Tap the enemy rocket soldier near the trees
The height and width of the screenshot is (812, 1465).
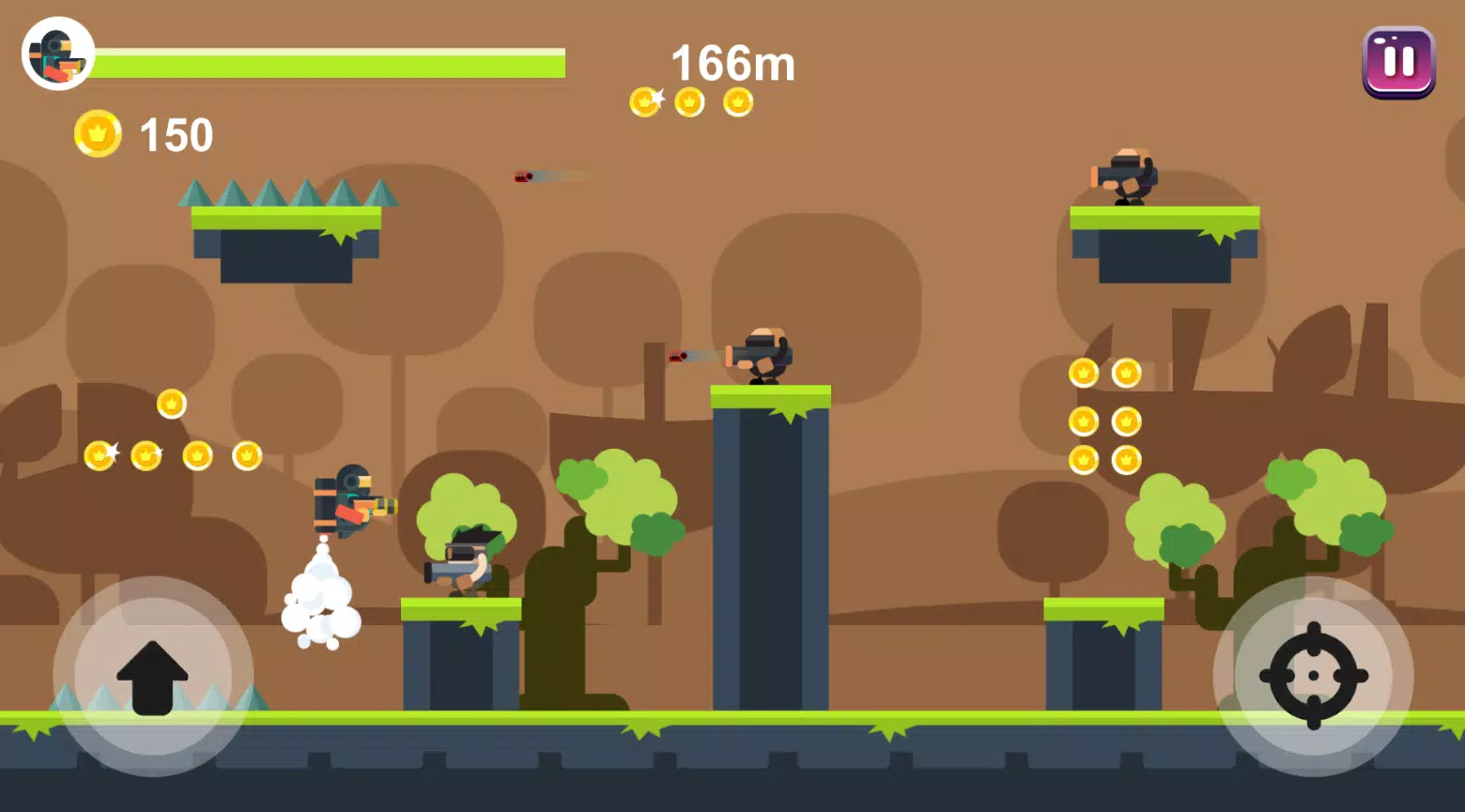pos(465,563)
